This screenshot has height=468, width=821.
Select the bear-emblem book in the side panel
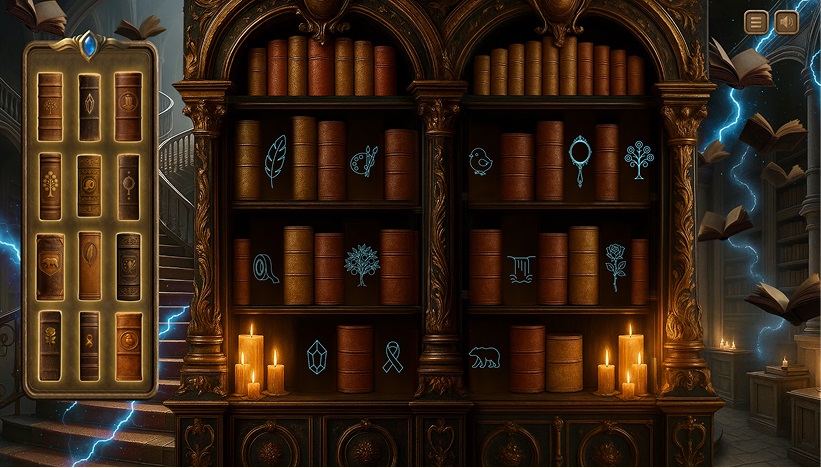50,266
